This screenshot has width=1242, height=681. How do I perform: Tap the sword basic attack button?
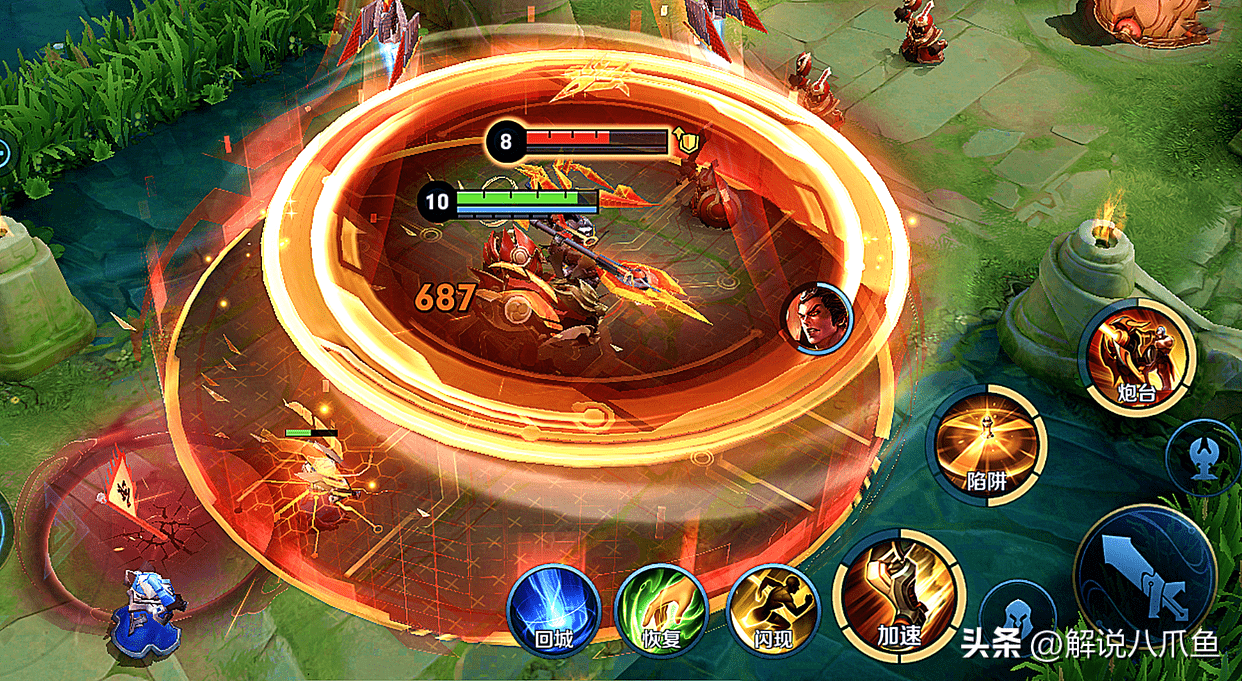click(1144, 573)
